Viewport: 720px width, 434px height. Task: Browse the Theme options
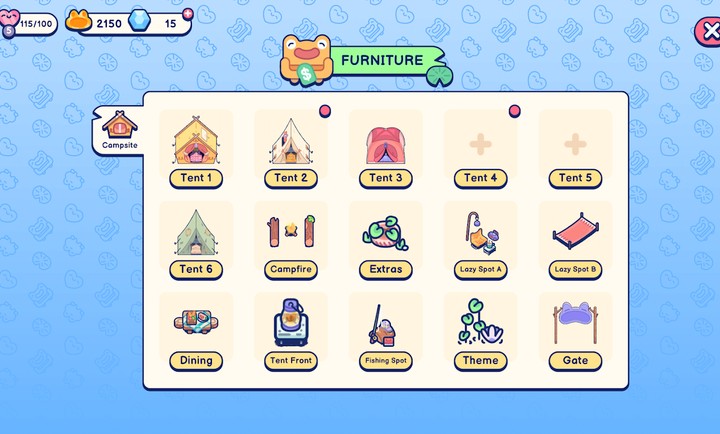pyautogui.click(x=481, y=331)
